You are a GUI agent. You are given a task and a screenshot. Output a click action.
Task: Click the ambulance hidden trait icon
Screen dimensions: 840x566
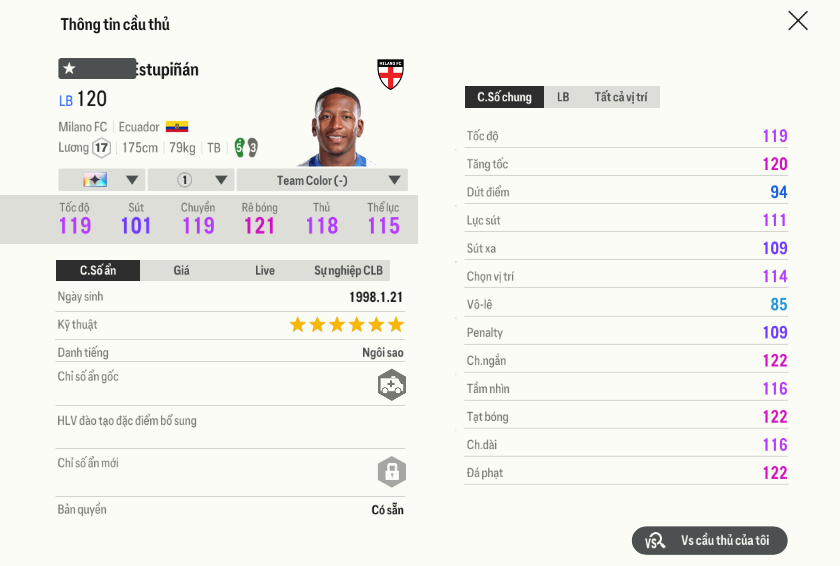click(x=391, y=385)
